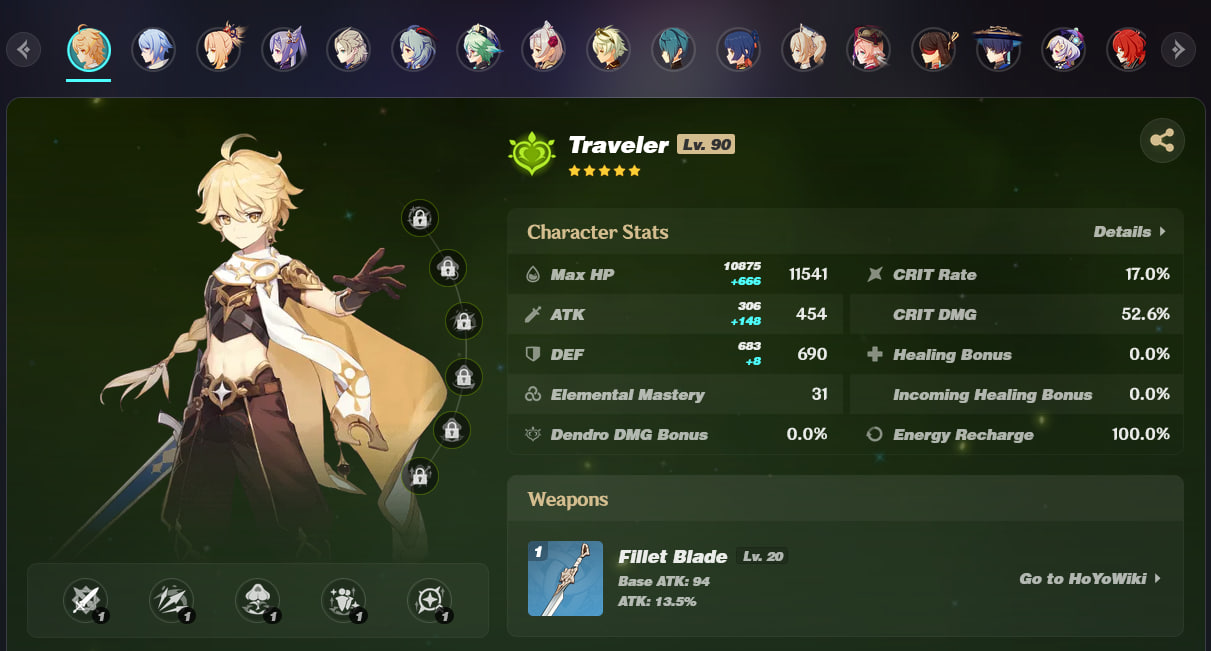Open the sword normal attack talent icon
This screenshot has width=1211, height=651.
tap(85, 601)
